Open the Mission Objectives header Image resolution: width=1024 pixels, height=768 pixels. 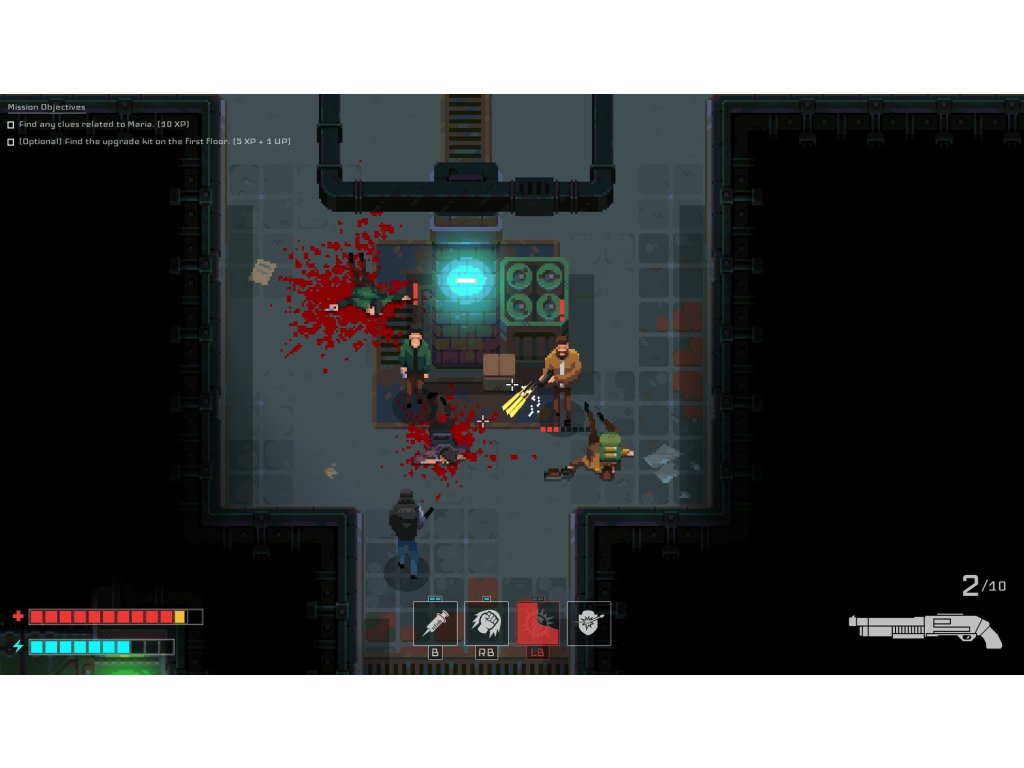click(x=47, y=107)
